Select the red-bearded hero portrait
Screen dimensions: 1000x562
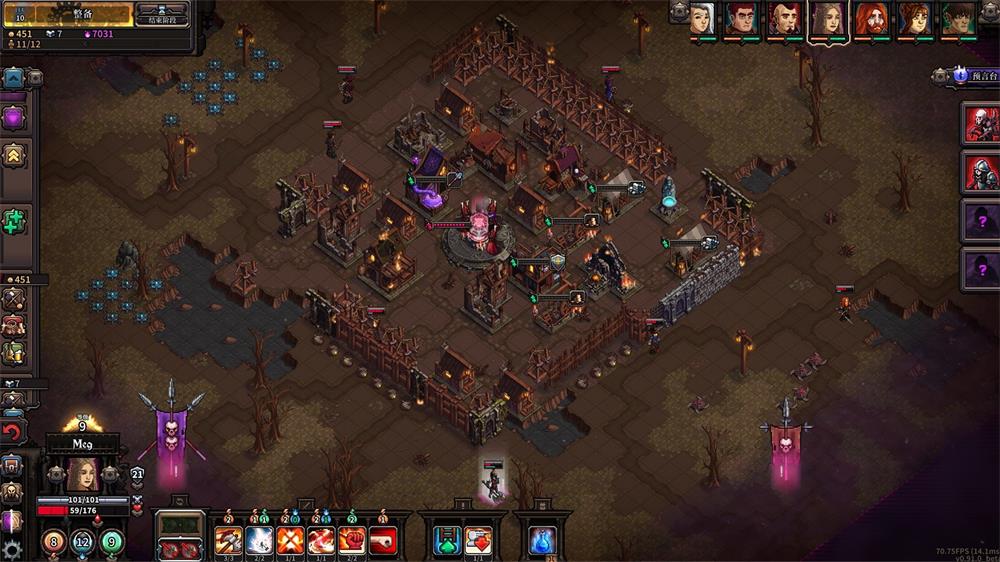tap(871, 19)
